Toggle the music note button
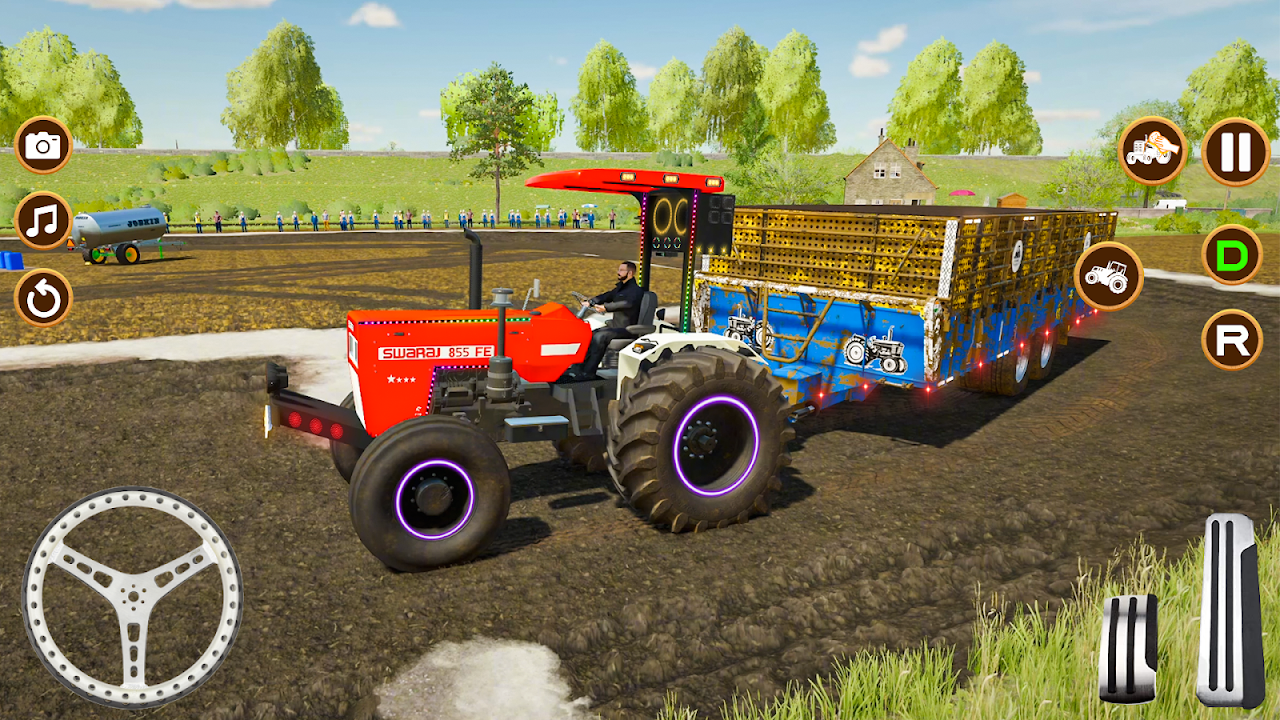 click(43, 221)
